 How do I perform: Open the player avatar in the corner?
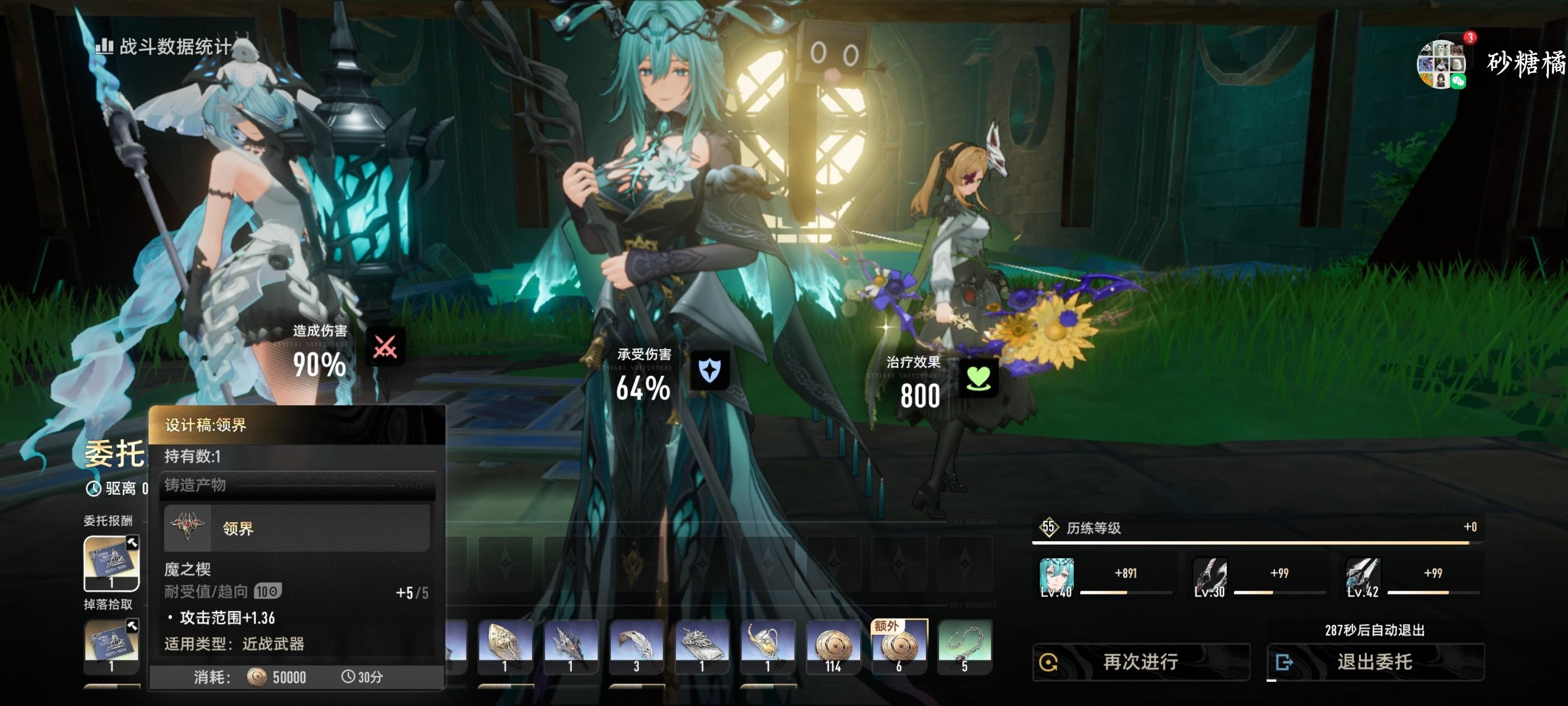coord(1441,64)
